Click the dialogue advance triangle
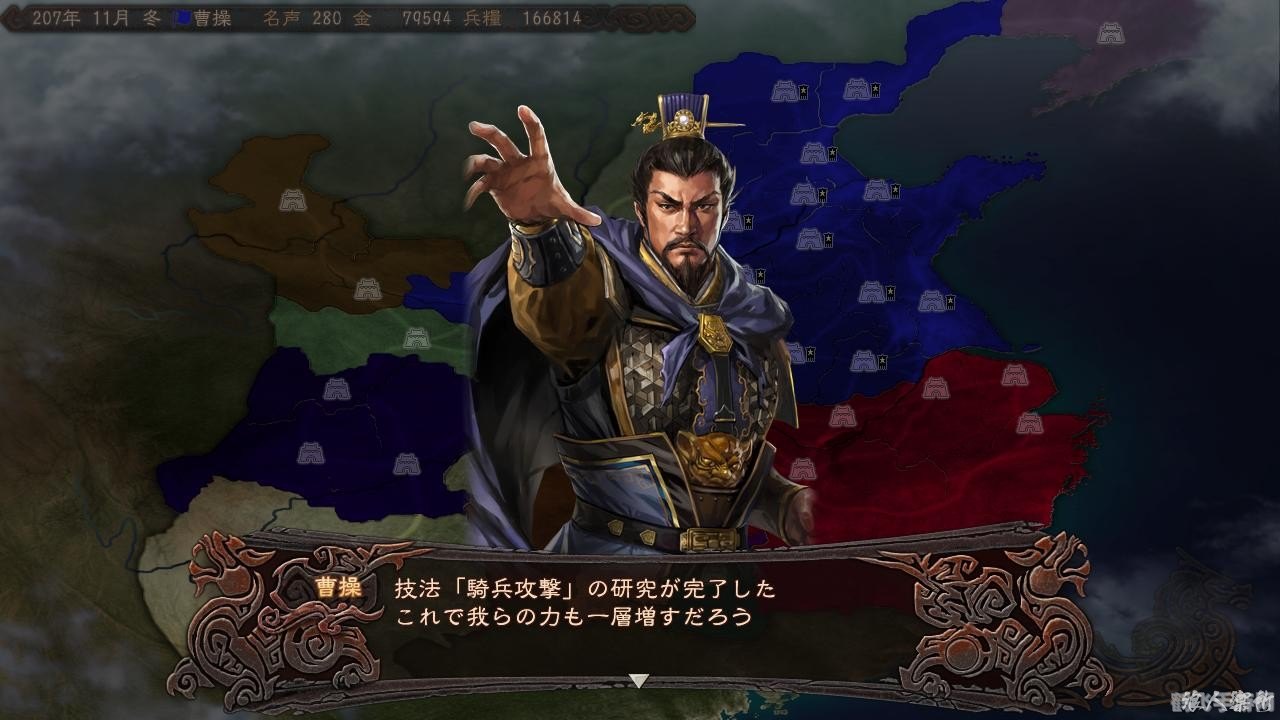The height and width of the screenshot is (720, 1280). (638, 677)
